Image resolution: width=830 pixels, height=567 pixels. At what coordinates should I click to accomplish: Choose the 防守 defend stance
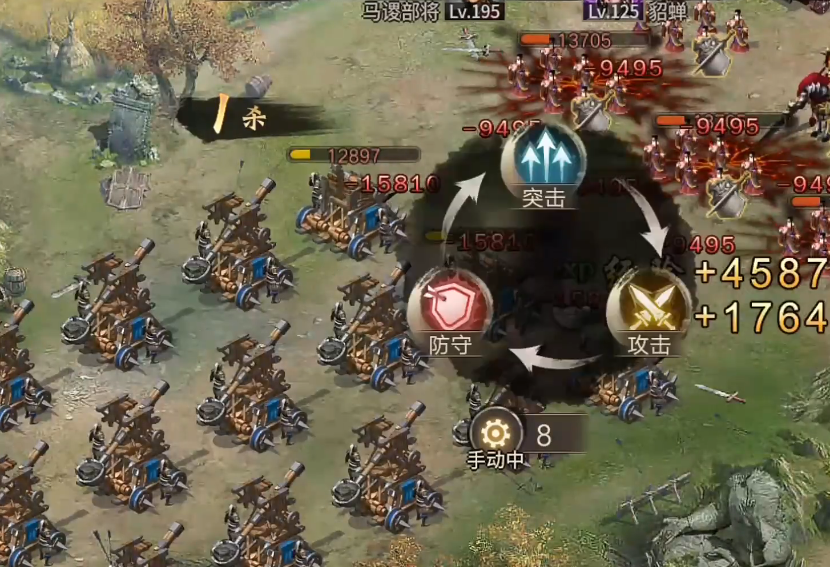(x=449, y=307)
